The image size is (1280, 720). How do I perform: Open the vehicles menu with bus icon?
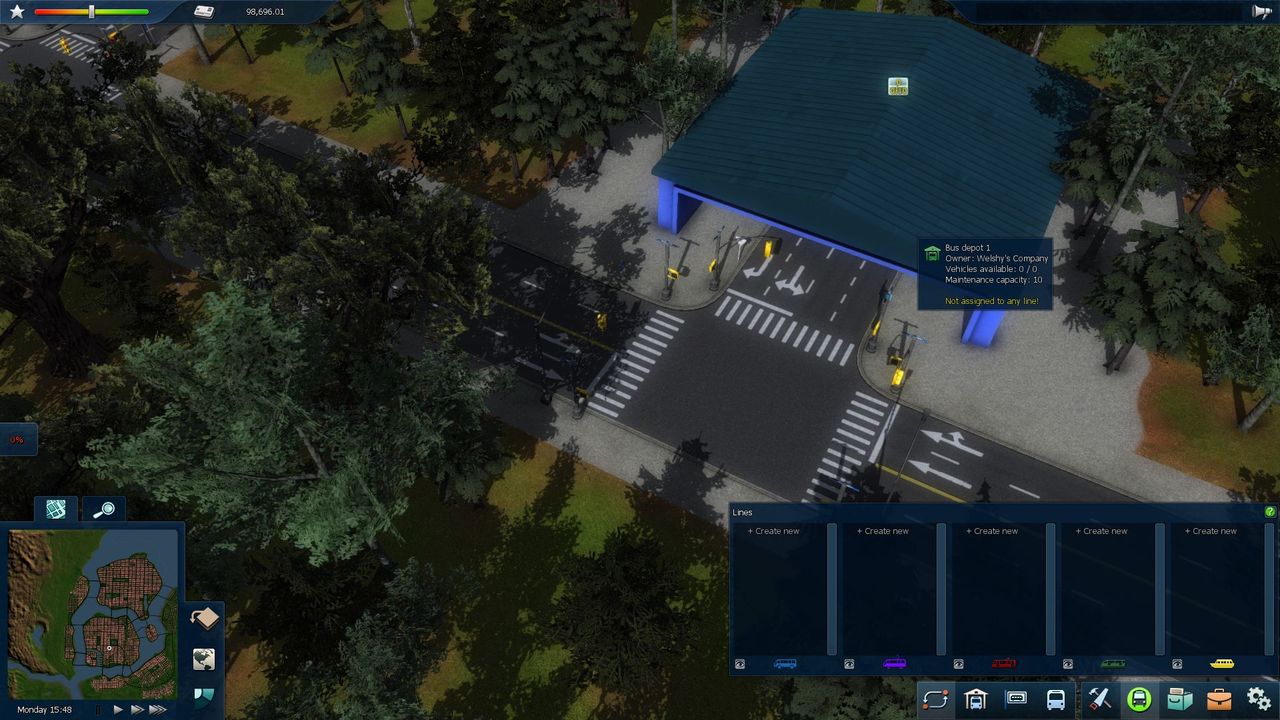1056,699
